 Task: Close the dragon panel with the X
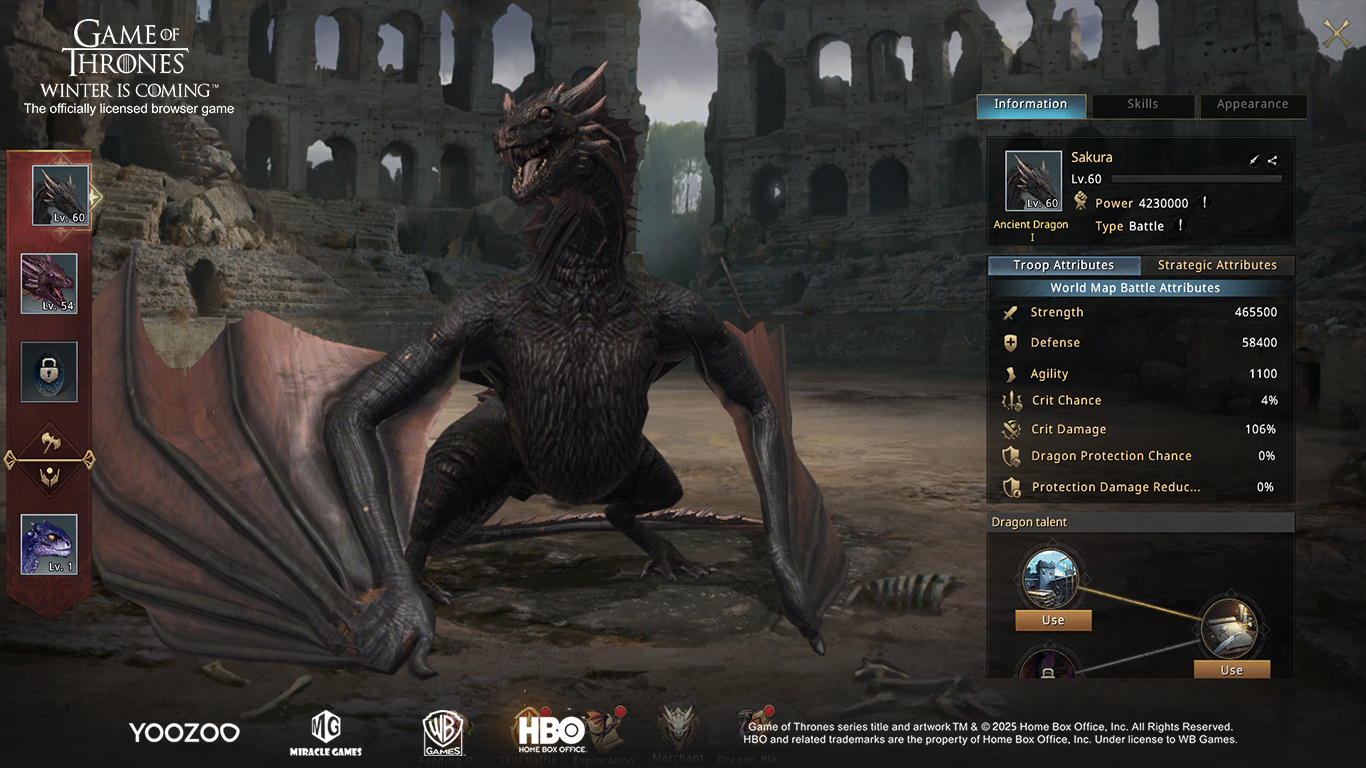(x=1337, y=34)
